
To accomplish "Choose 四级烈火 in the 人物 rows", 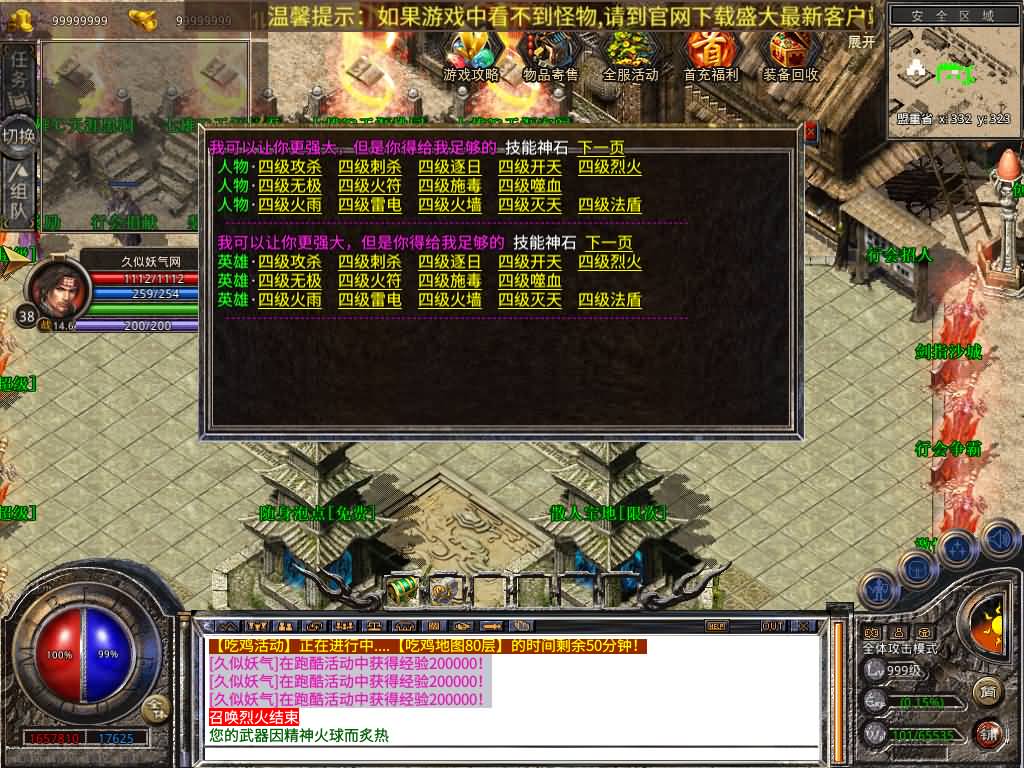I will point(609,167).
